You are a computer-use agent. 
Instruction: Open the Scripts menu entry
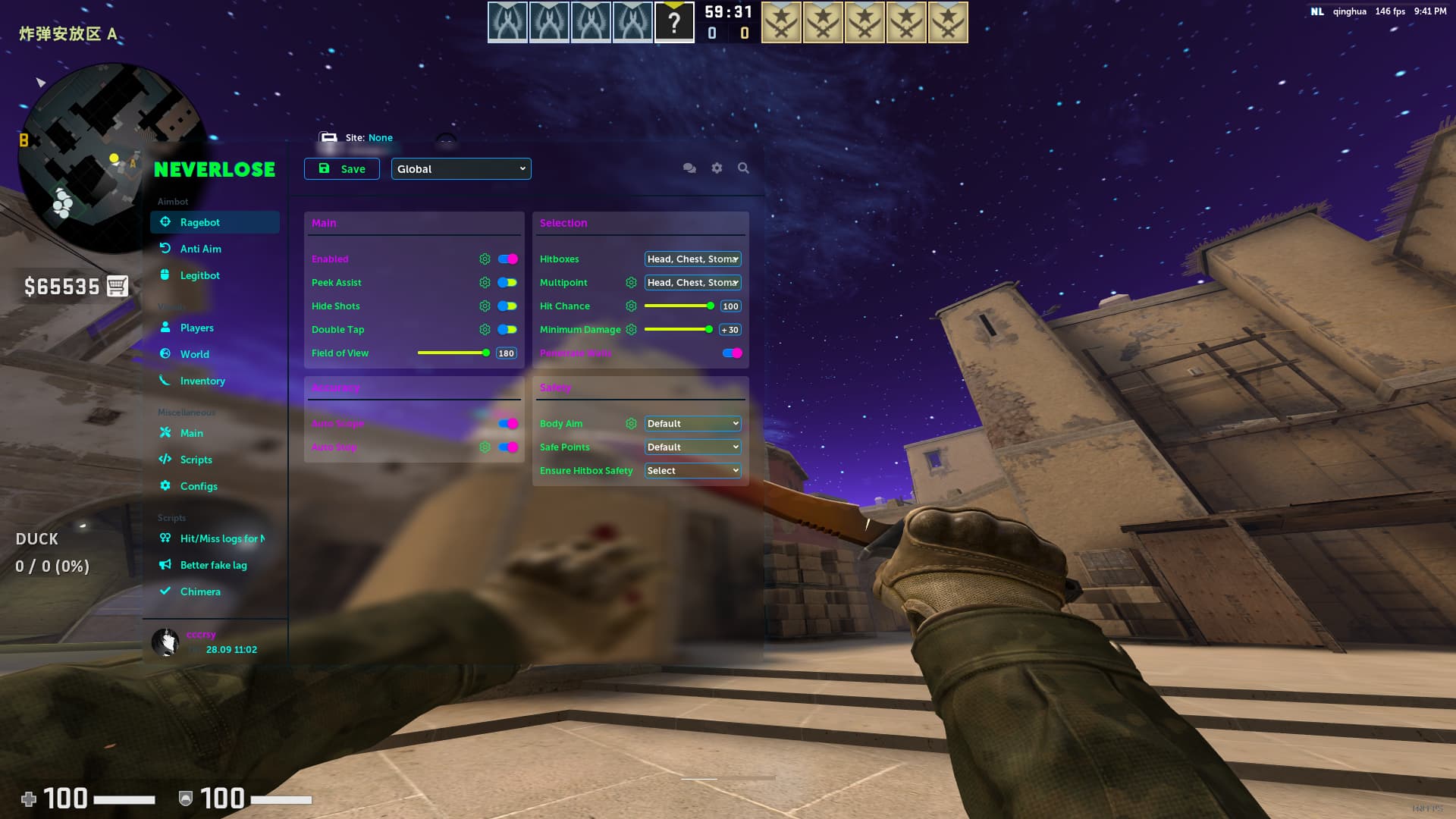196,460
